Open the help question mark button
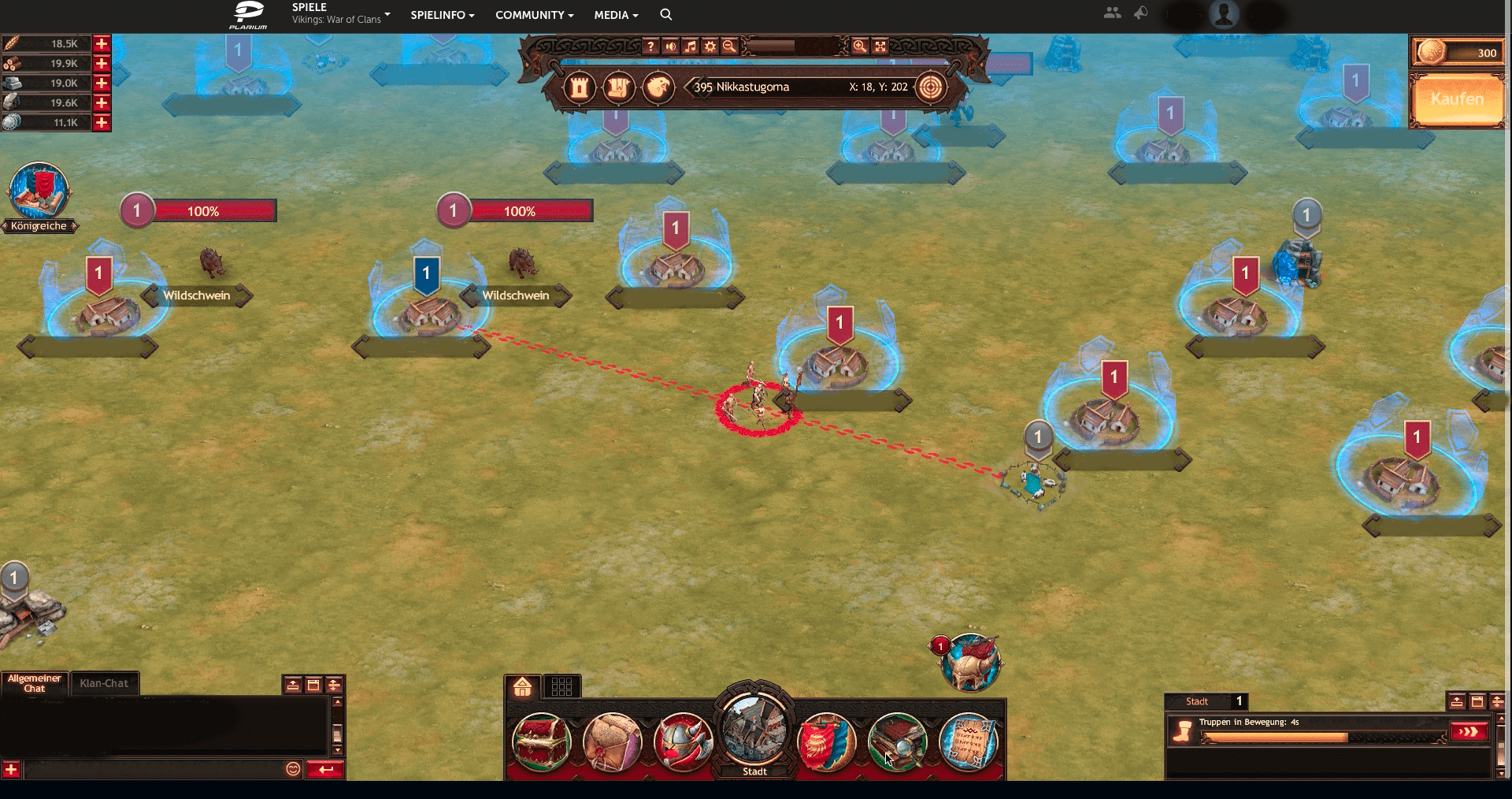The image size is (1512, 799). (650, 46)
